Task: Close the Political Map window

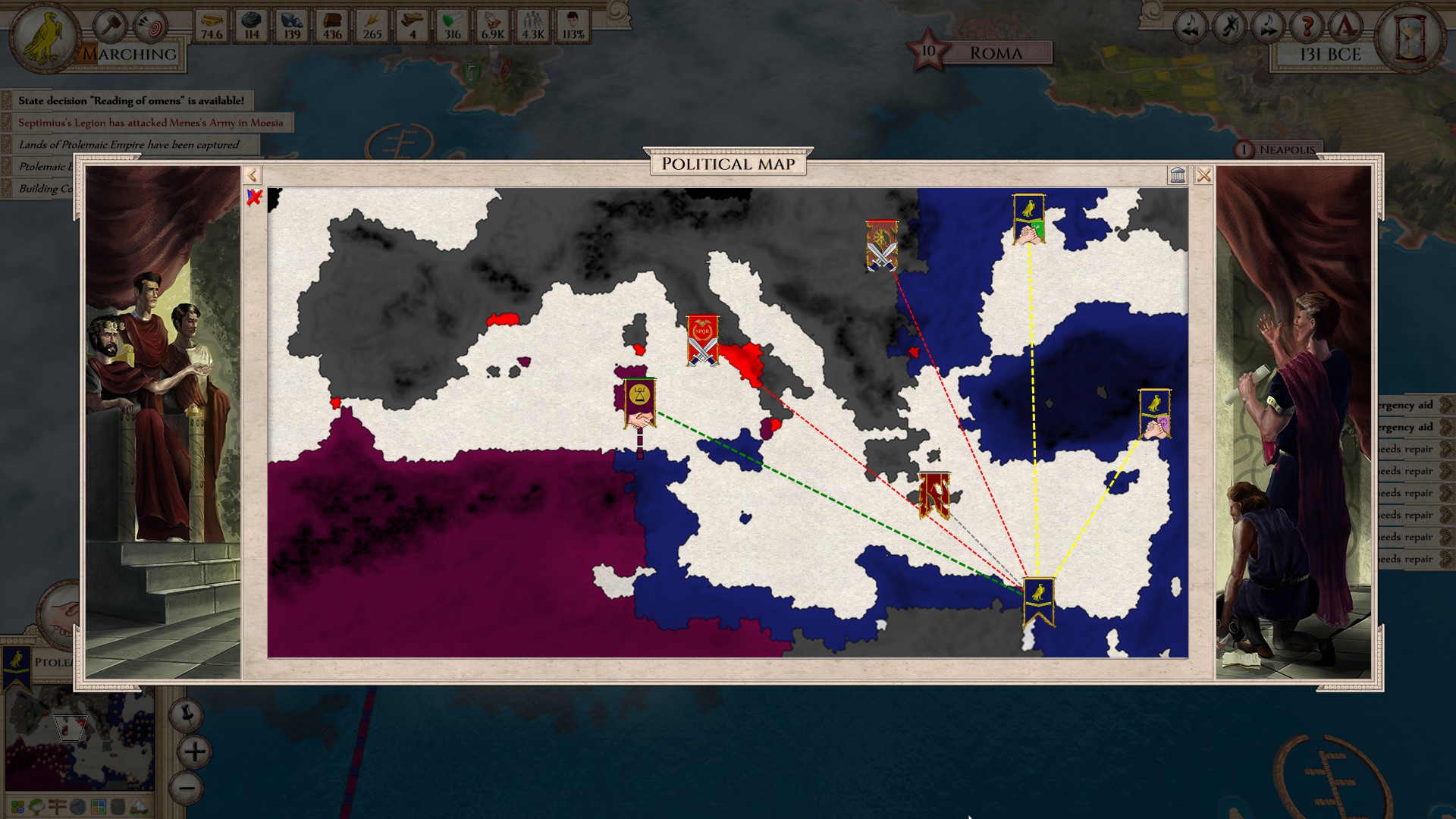Action: click(1203, 175)
